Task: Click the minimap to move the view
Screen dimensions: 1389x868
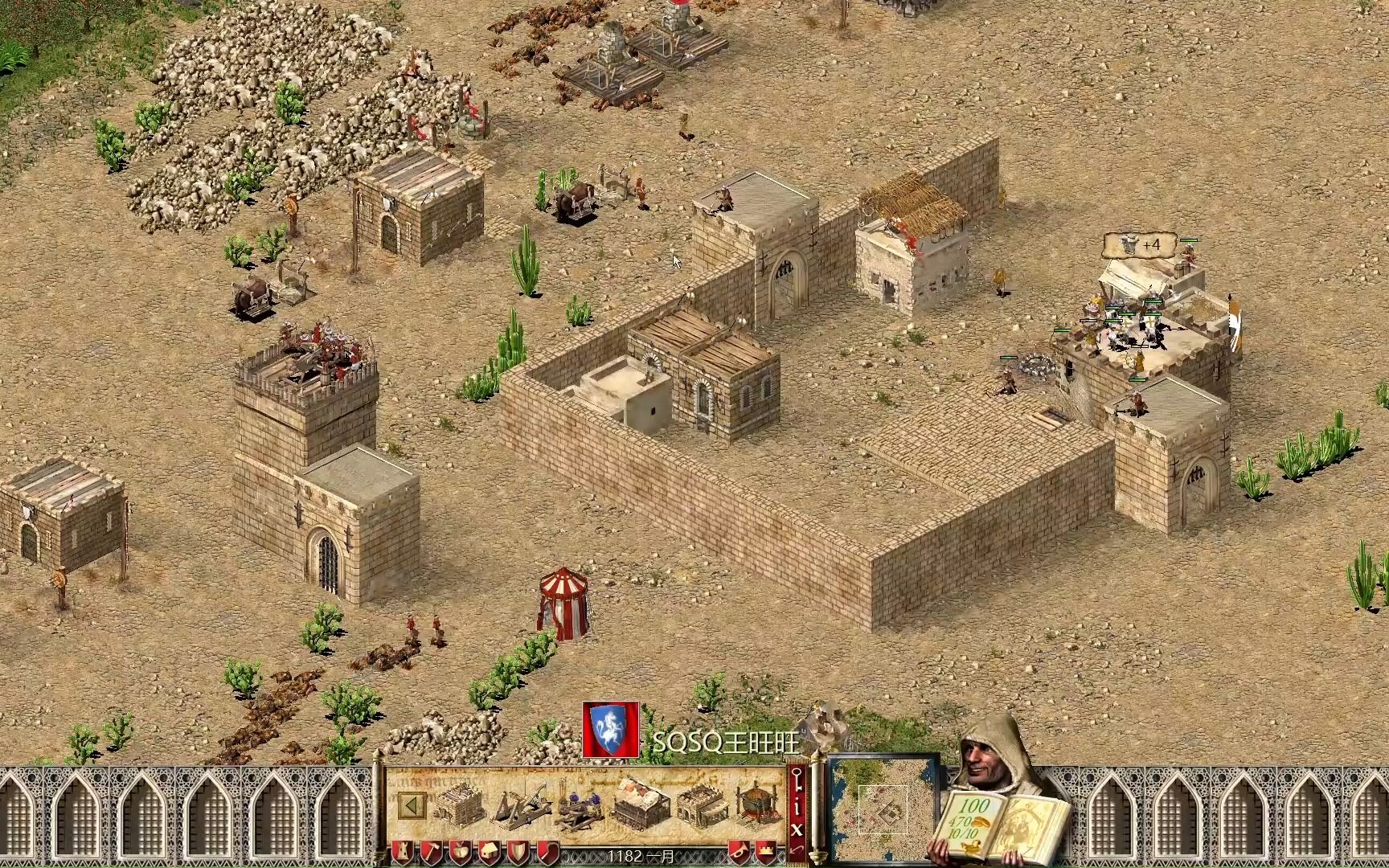Action: pos(882,805)
